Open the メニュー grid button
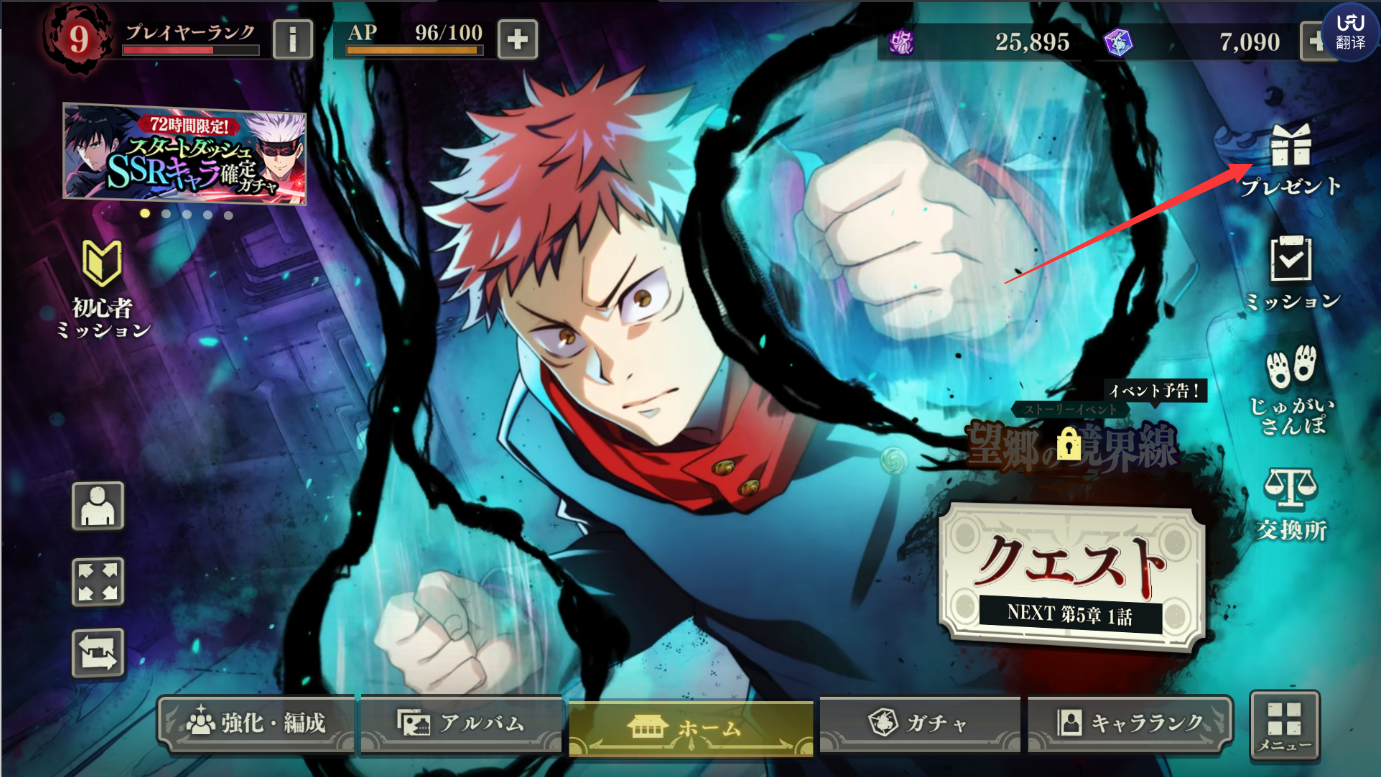The width and height of the screenshot is (1381, 777). tap(1284, 724)
